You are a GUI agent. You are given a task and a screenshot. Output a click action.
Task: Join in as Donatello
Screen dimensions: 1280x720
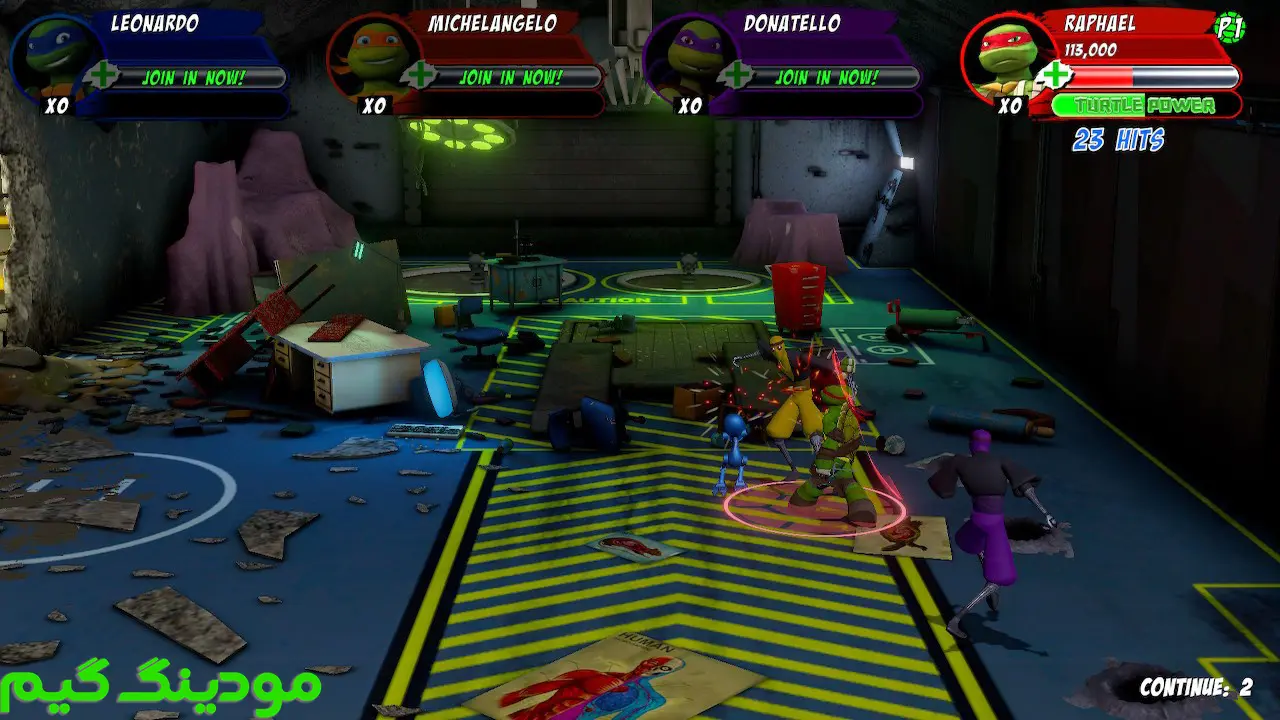(x=827, y=77)
